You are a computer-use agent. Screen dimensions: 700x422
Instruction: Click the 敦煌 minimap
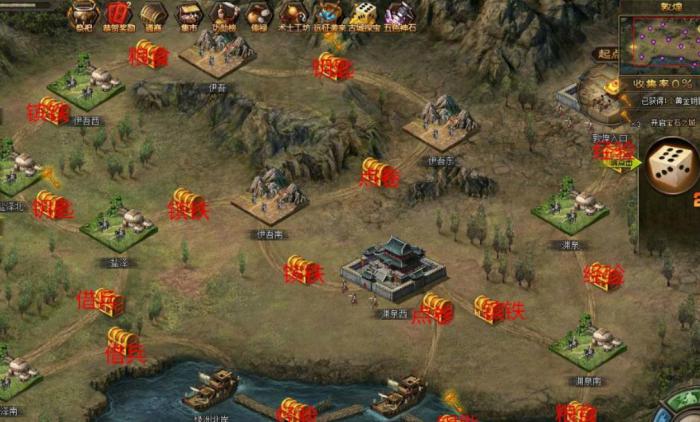tap(660, 44)
